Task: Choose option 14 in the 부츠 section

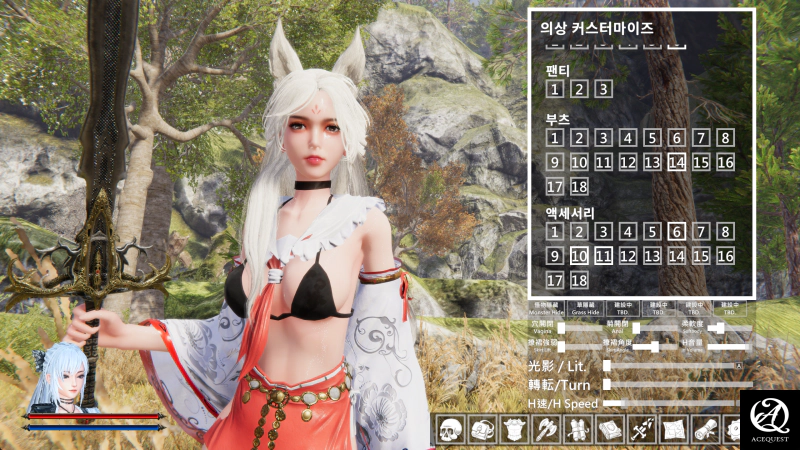Action: click(677, 162)
